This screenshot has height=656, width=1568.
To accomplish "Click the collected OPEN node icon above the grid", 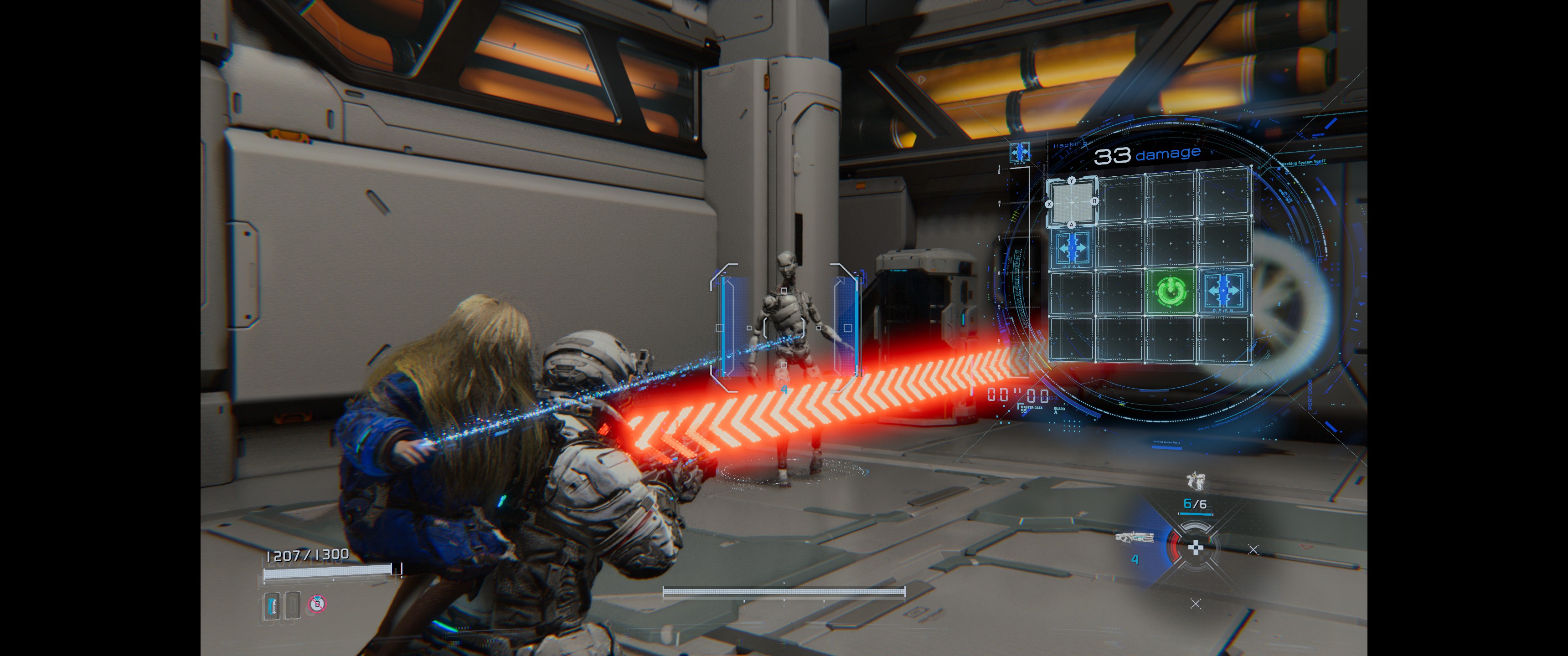I will [1020, 152].
